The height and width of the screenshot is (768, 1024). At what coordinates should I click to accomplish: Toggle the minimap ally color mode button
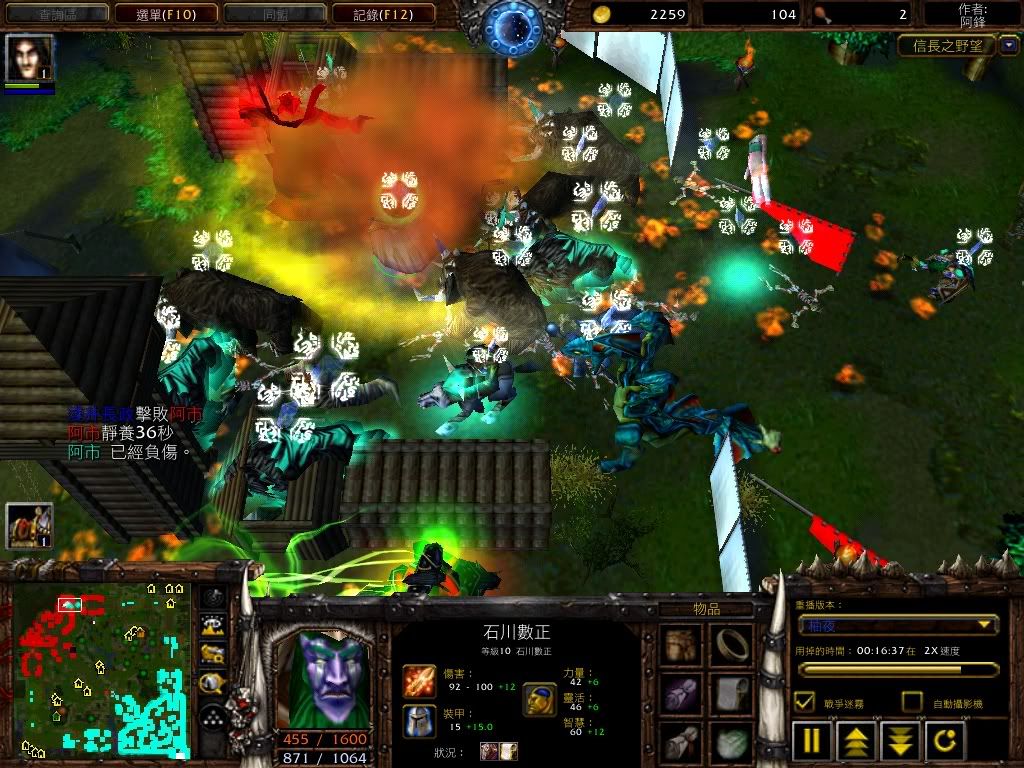(x=212, y=655)
